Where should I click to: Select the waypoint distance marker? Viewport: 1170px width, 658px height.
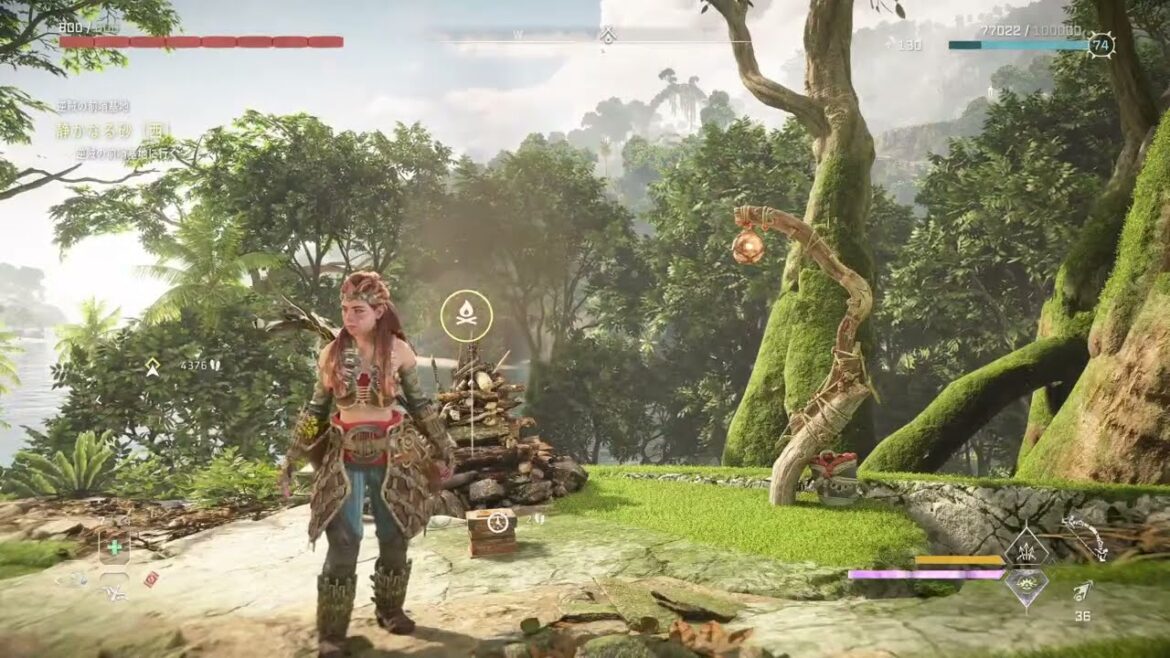tap(153, 367)
